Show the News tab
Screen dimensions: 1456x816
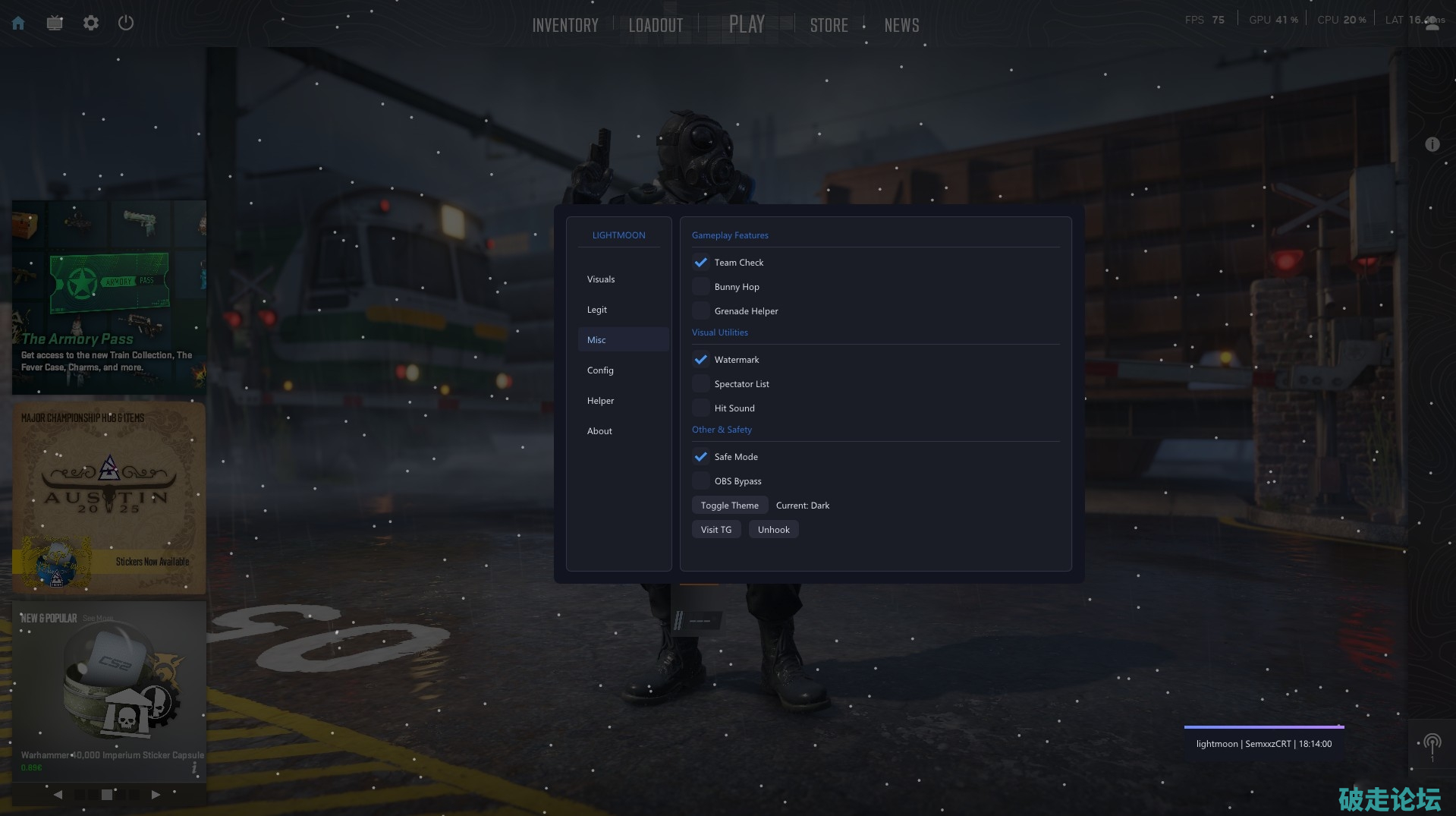click(x=901, y=25)
